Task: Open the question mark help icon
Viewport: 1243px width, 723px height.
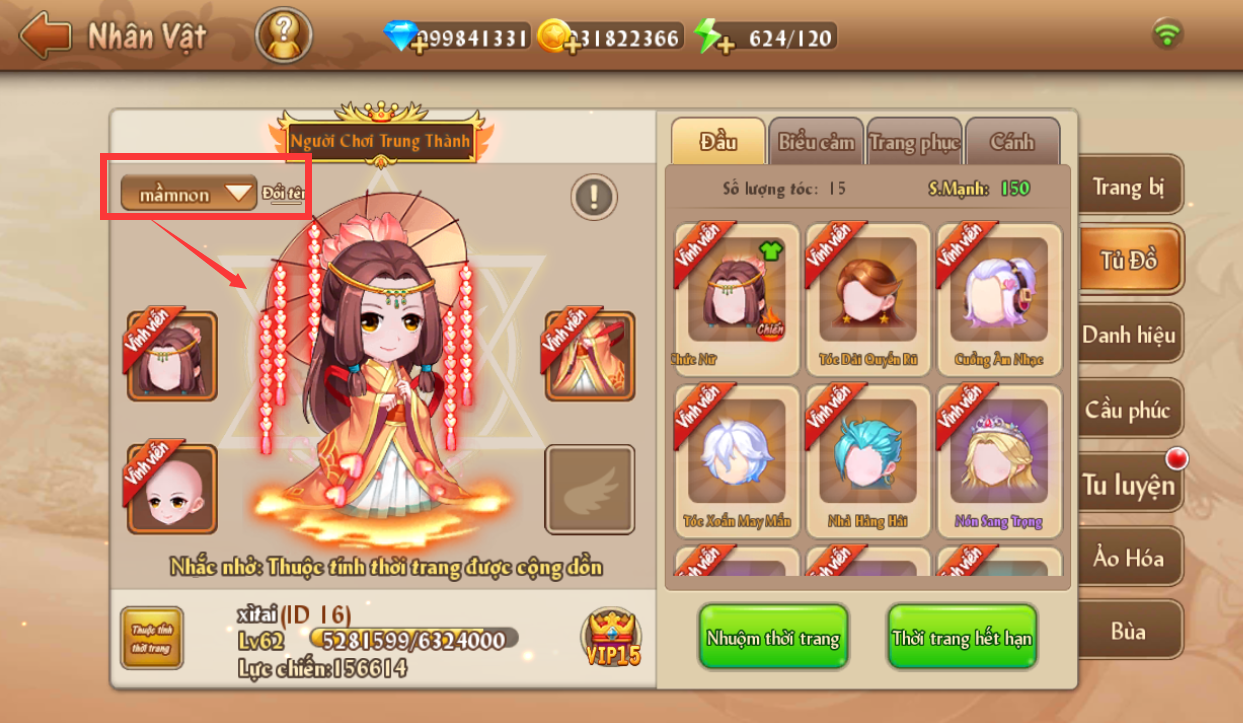Action: click(x=283, y=37)
